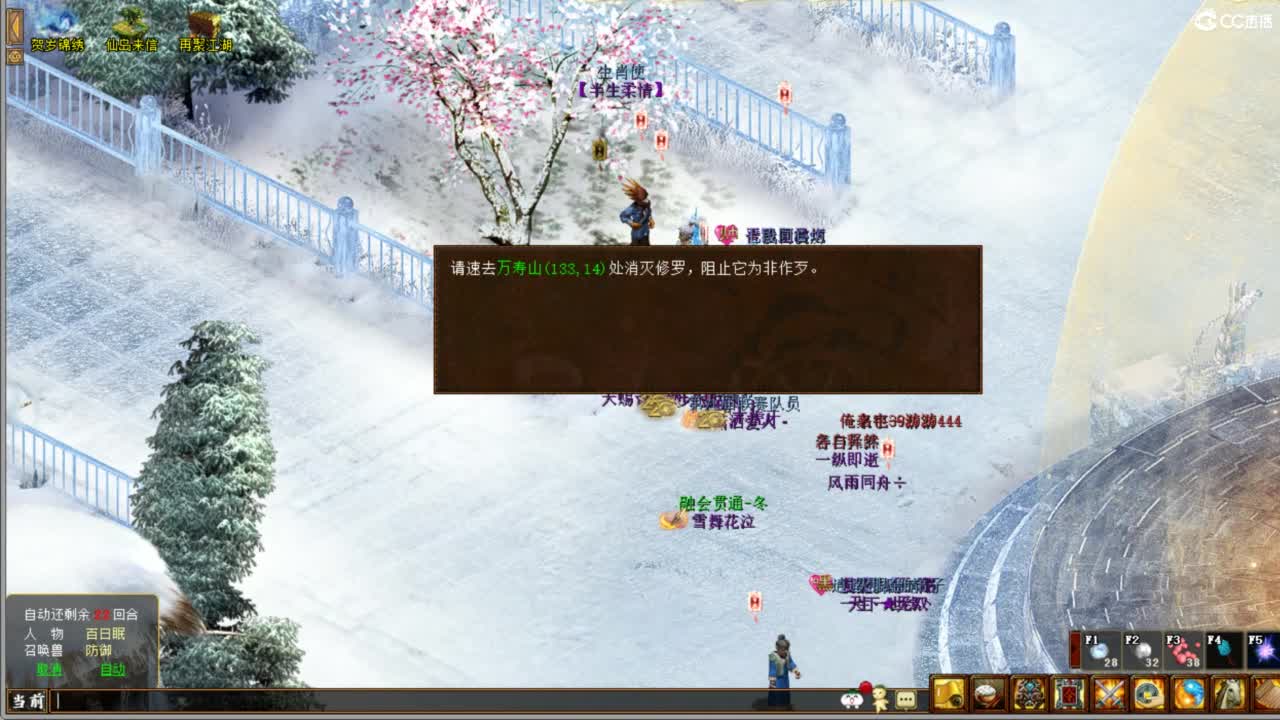The height and width of the screenshot is (720, 1280).
Task: Click the 百日眠 character action button
Action: coord(105,633)
